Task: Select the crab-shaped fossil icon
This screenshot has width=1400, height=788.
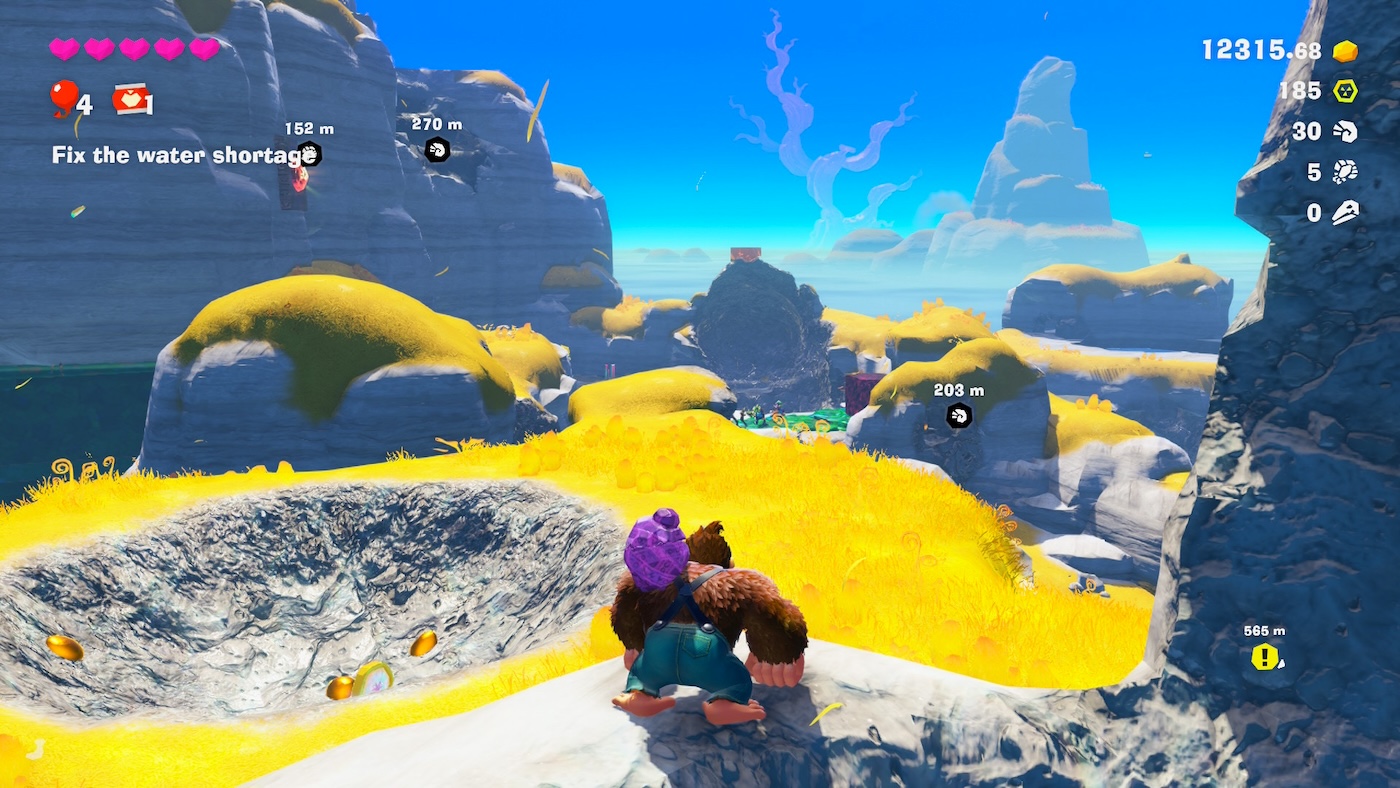Action: (x=1345, y=172)
